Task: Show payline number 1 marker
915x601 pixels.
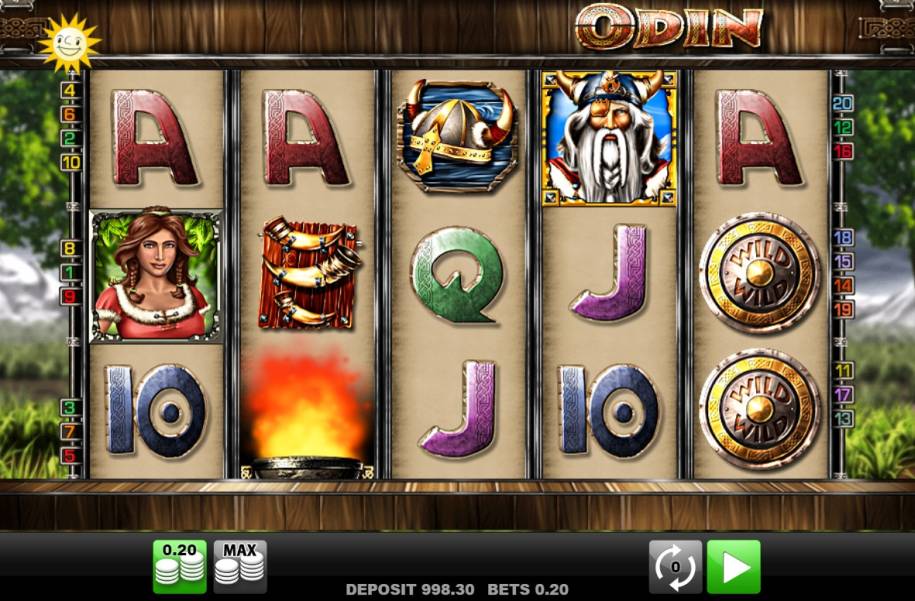Action: 70,272
